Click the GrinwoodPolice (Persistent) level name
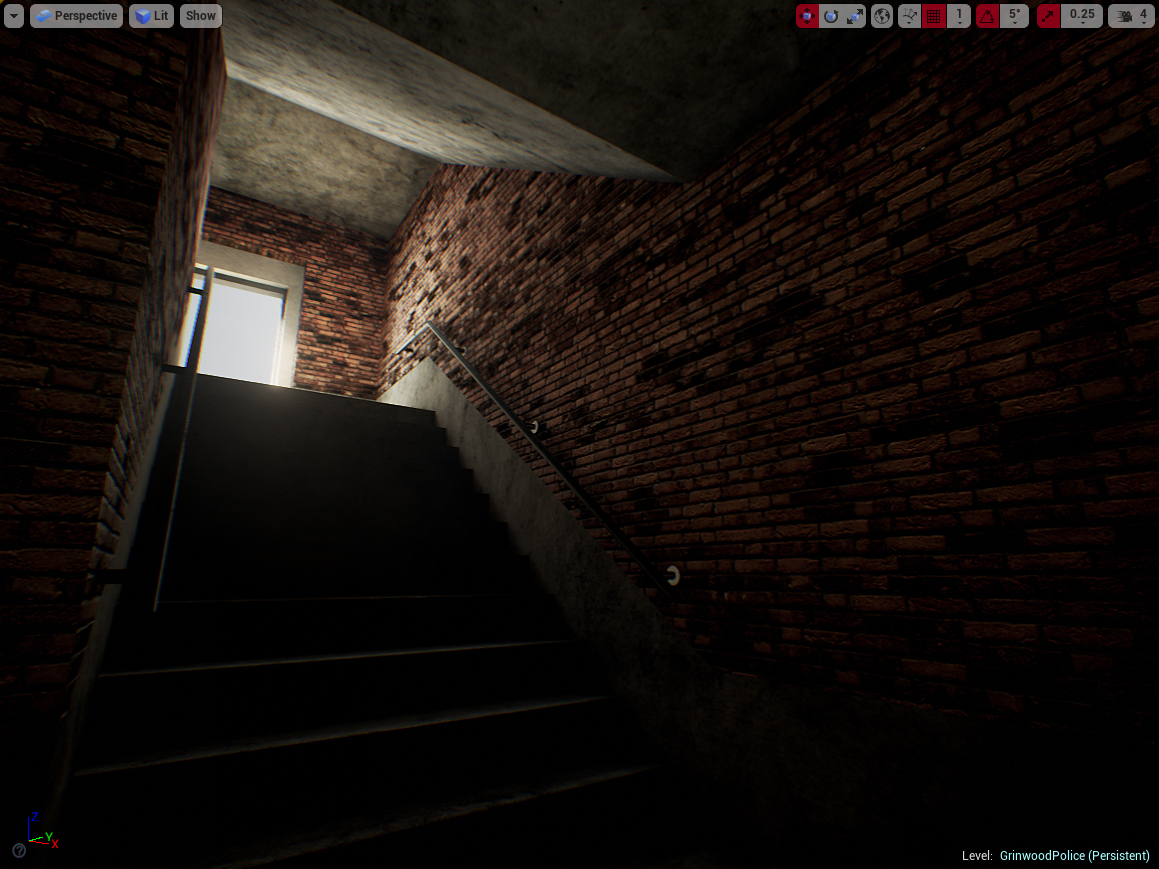 (1074, 856)
